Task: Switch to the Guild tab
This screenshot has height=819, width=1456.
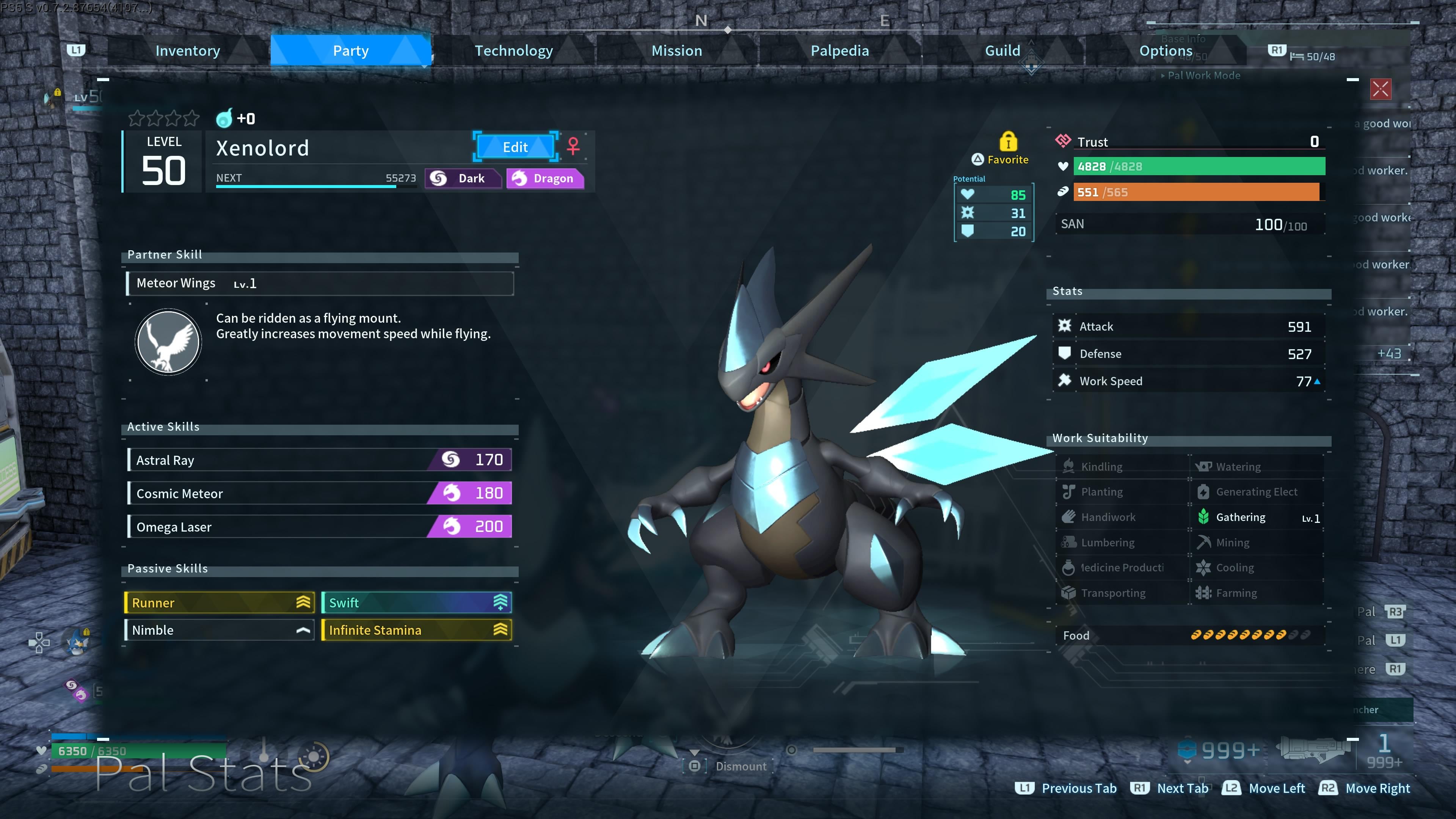Action: coord(1003,51)
